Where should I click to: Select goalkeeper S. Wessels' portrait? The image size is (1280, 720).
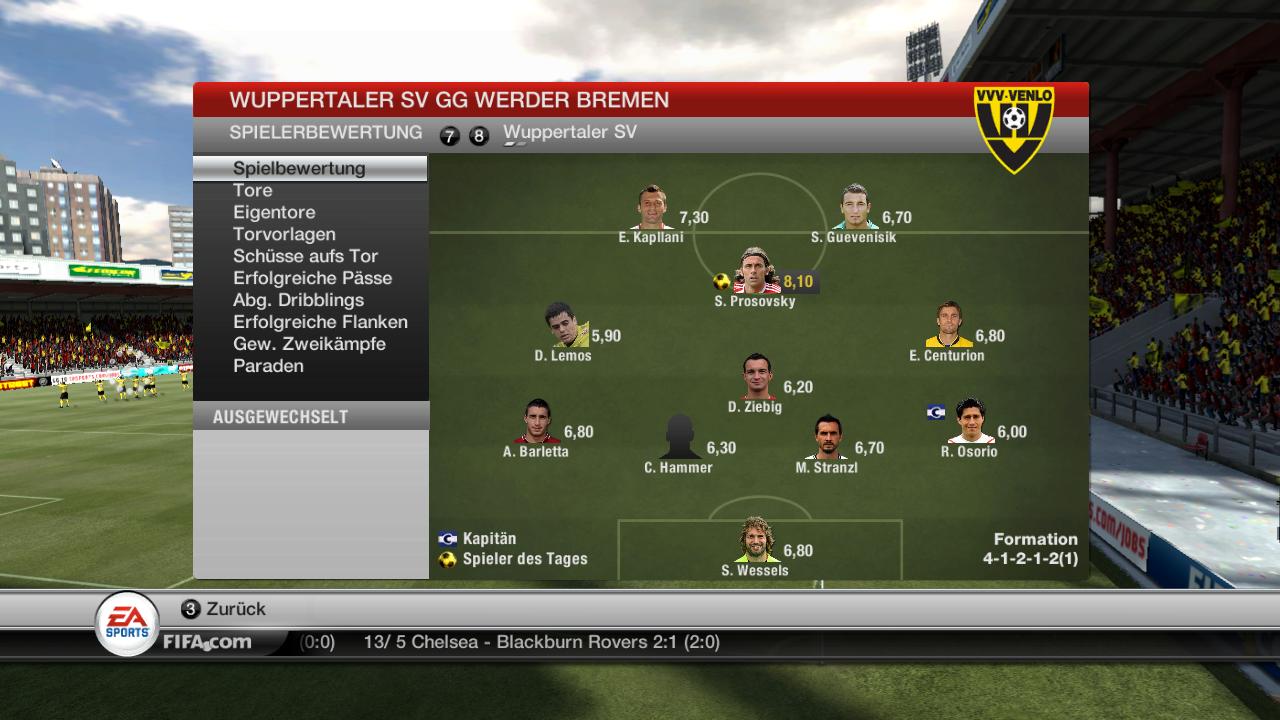pyautogui.click(x=756, y=541)
